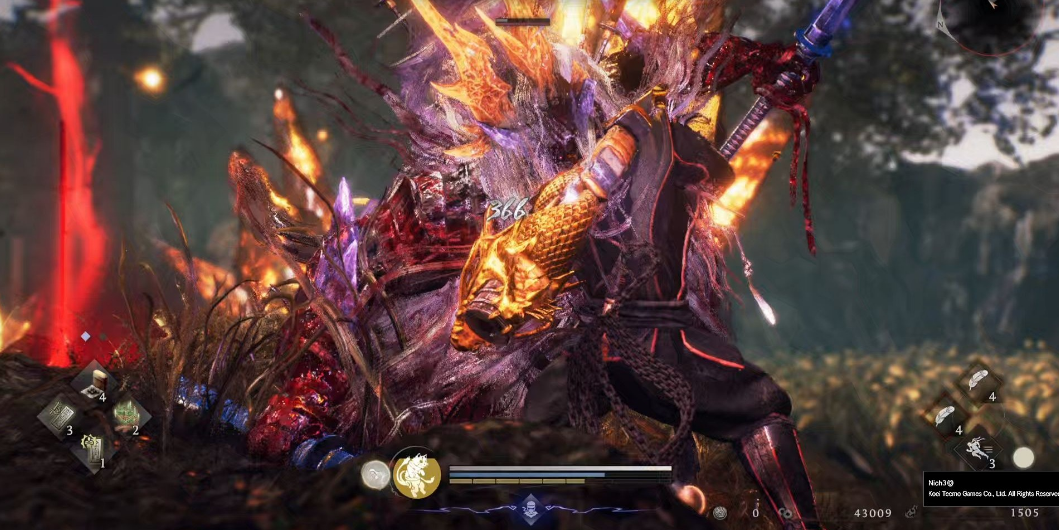
Task: Activate the running ninja skill slot
Action: (x=979, y=449)
